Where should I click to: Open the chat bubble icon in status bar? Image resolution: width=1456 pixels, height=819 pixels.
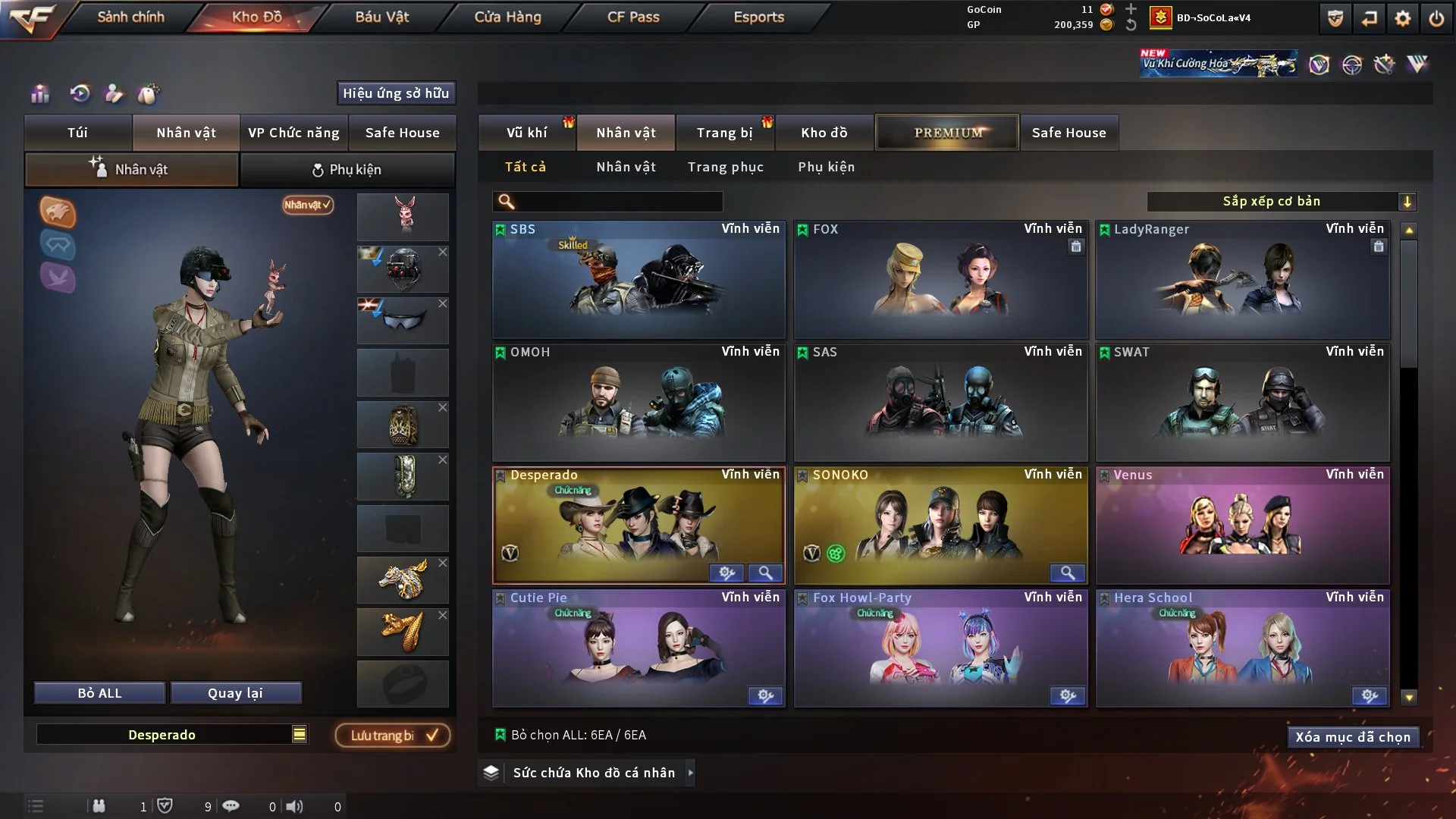pyautogui.click(x=231, y=805)
